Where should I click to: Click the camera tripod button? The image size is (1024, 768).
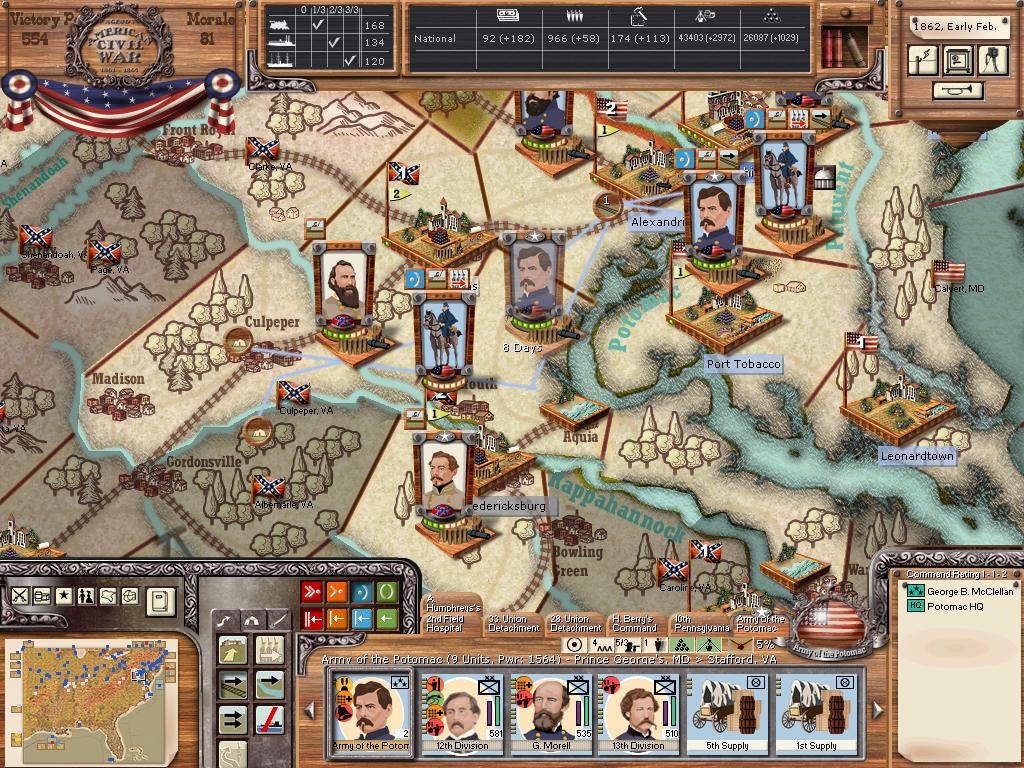tap(992, 60)
